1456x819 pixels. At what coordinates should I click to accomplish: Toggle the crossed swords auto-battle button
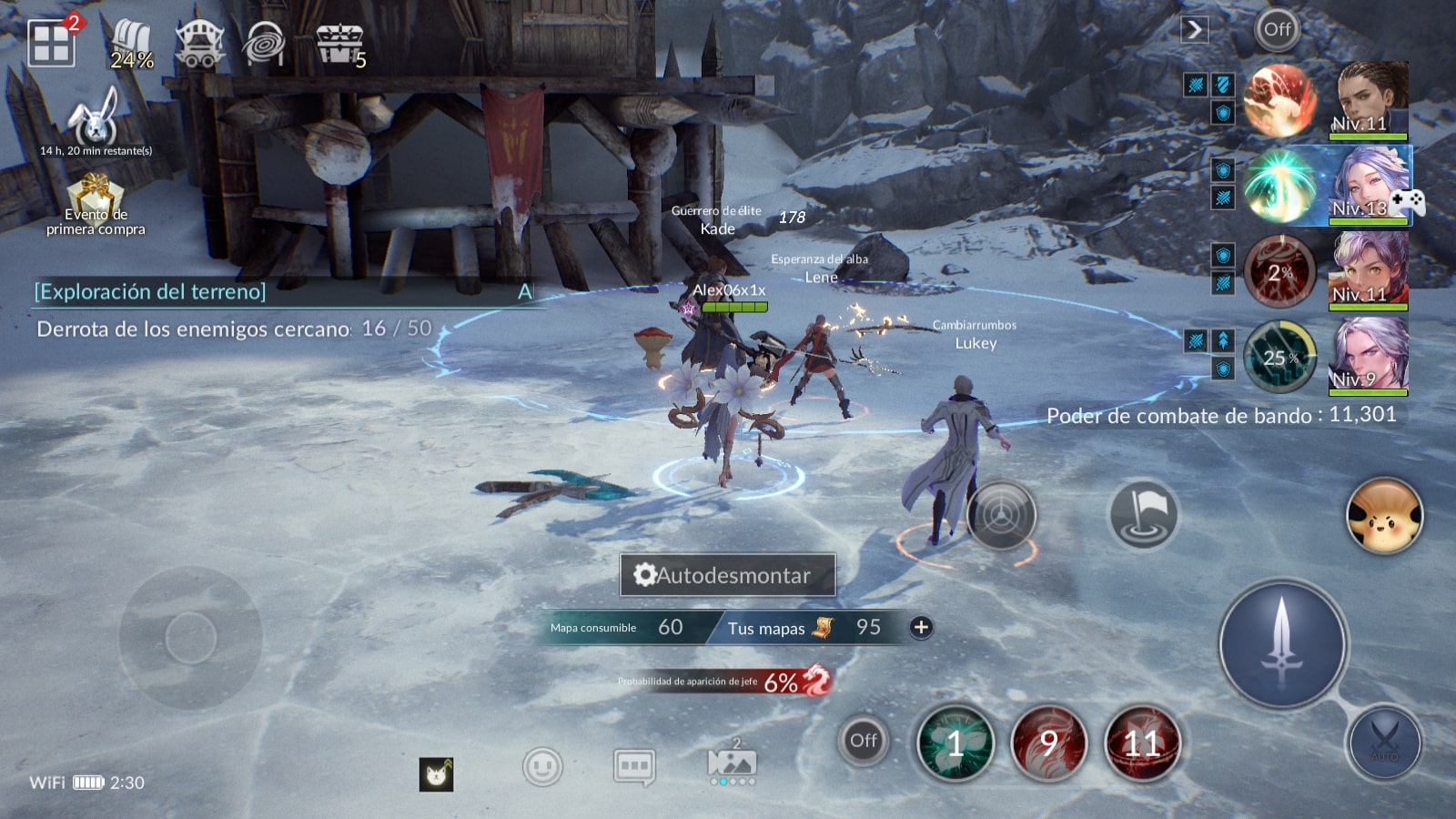(1384, 743)
